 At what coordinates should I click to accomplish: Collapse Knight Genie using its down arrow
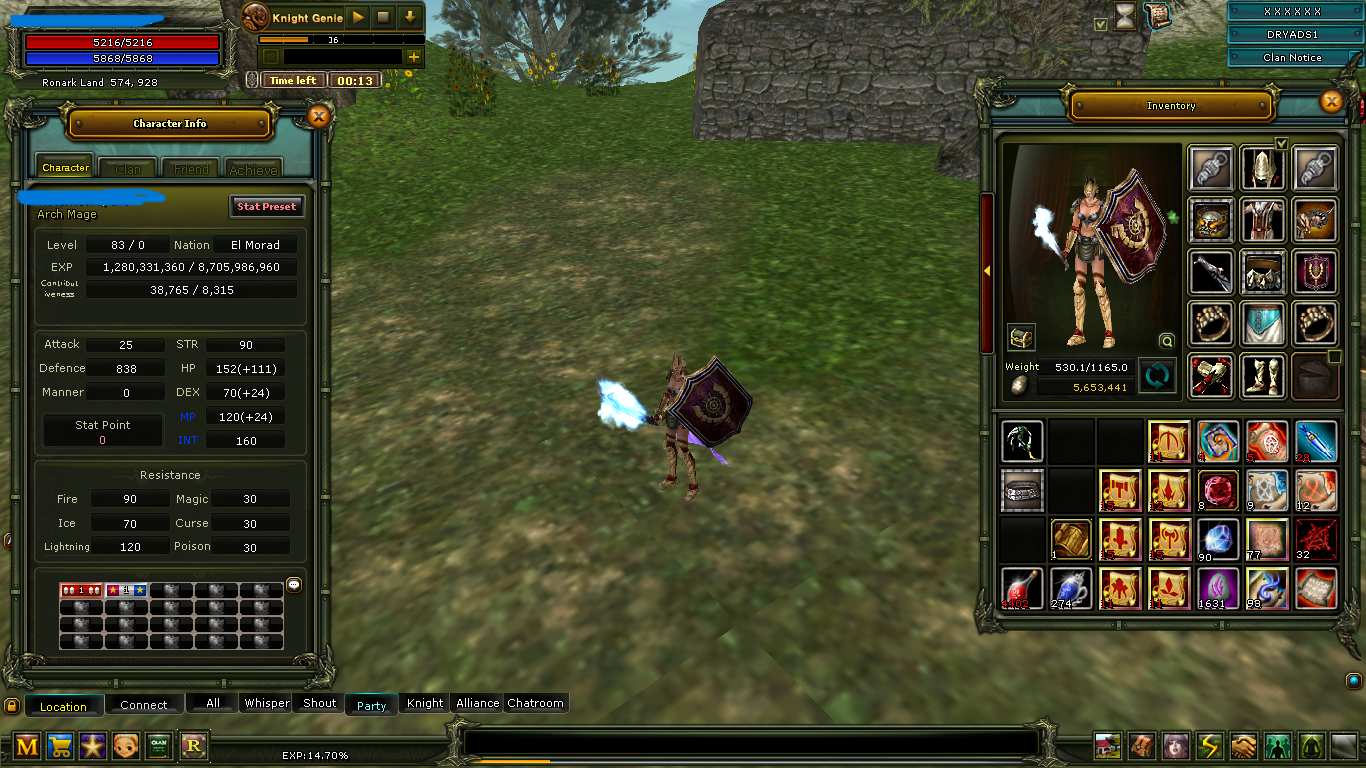click(x=410, y=17)
